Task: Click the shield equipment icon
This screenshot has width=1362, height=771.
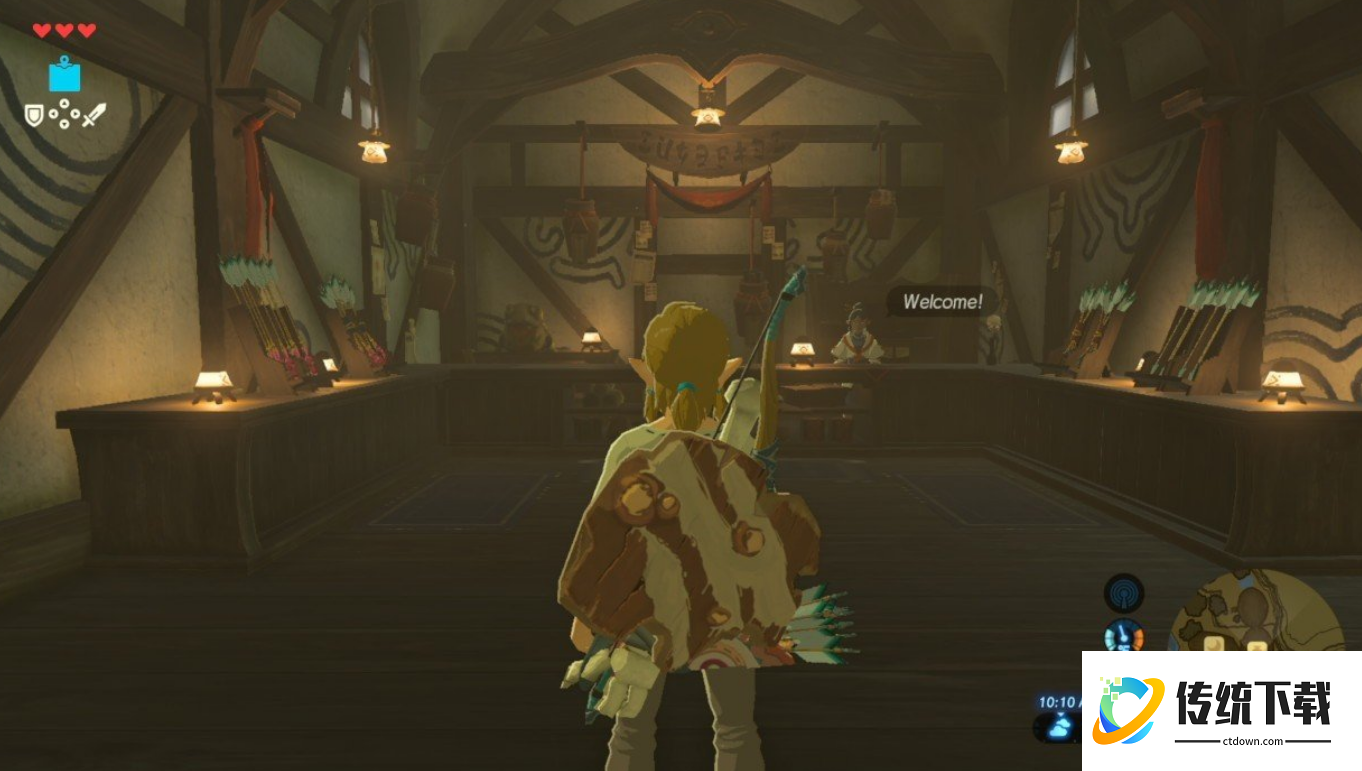Action: pyautogui.click(x=34, y=115)
